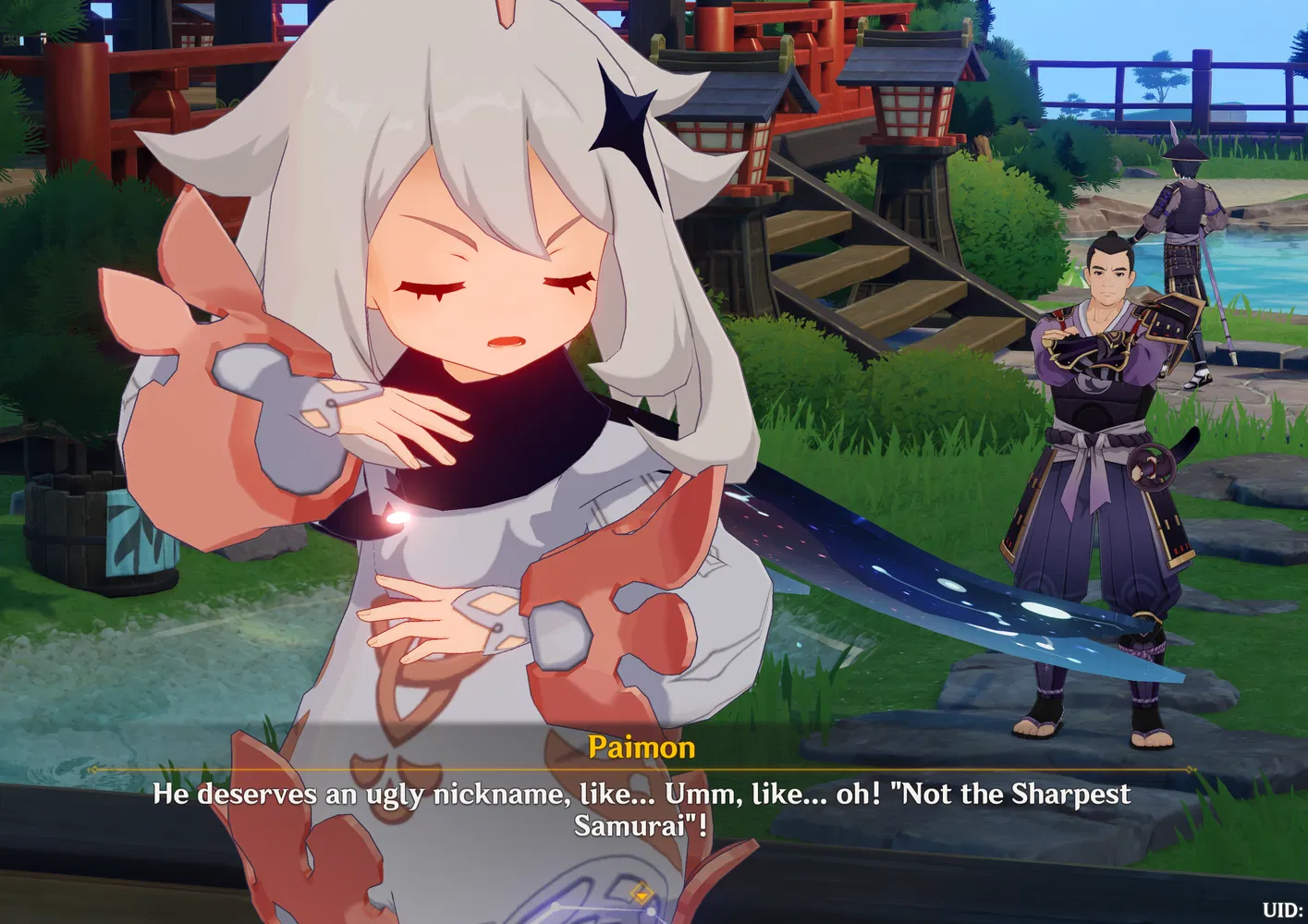
Task: Click the golden diamond auto-play icon
Action: click(x=641, y=891)
